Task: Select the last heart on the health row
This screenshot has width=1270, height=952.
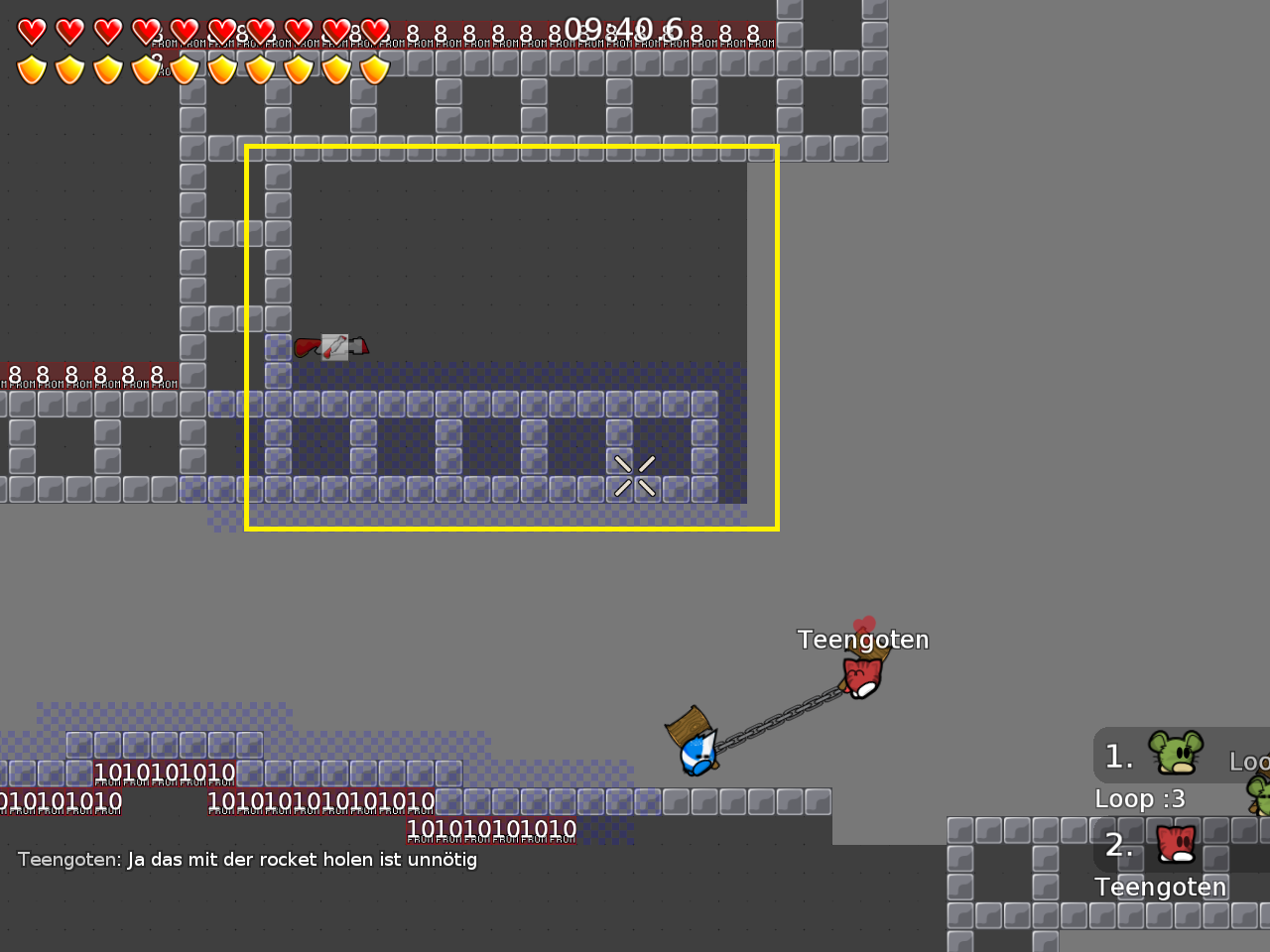Action: 374,30
